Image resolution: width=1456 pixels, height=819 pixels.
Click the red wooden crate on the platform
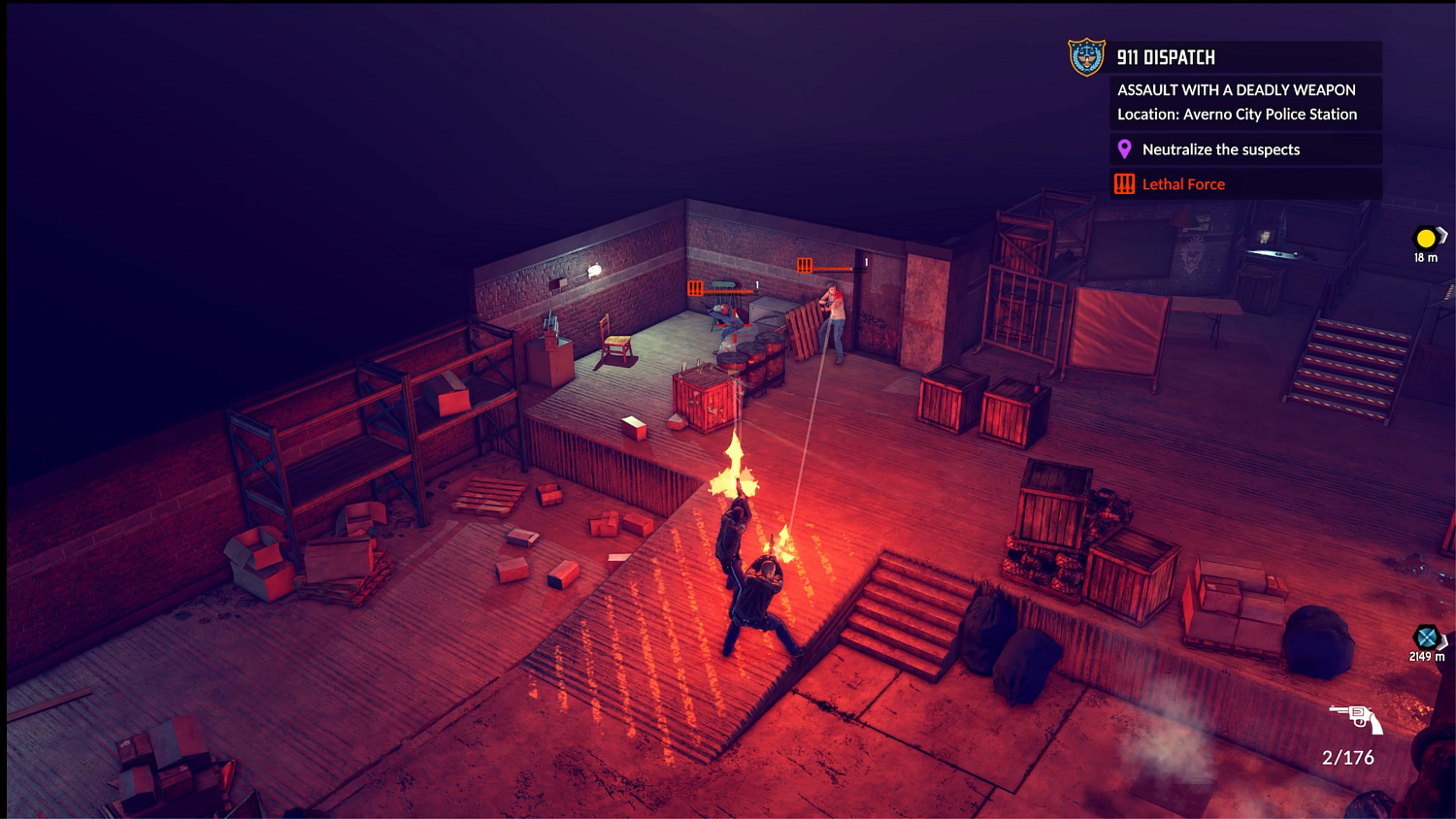pos(701,398)
